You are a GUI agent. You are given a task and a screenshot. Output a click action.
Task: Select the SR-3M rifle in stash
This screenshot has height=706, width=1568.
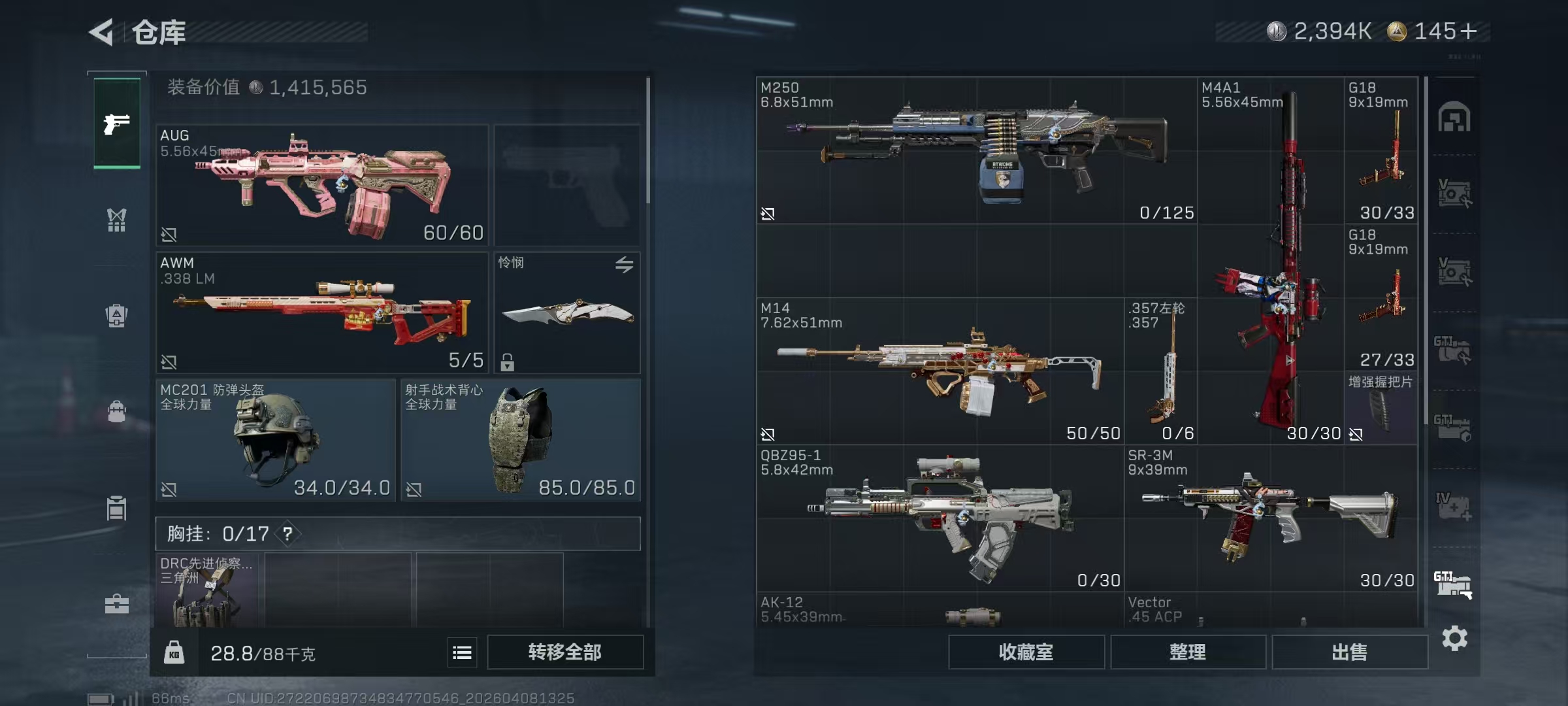(1270, 518)
